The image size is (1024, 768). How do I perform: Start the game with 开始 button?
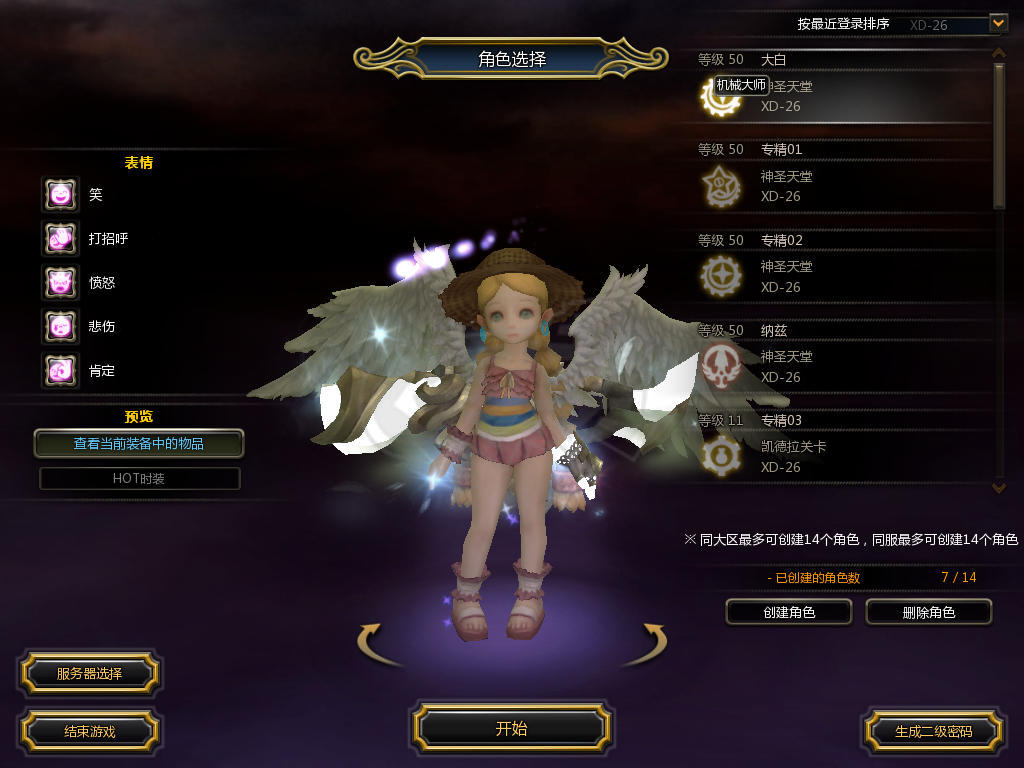511,728
